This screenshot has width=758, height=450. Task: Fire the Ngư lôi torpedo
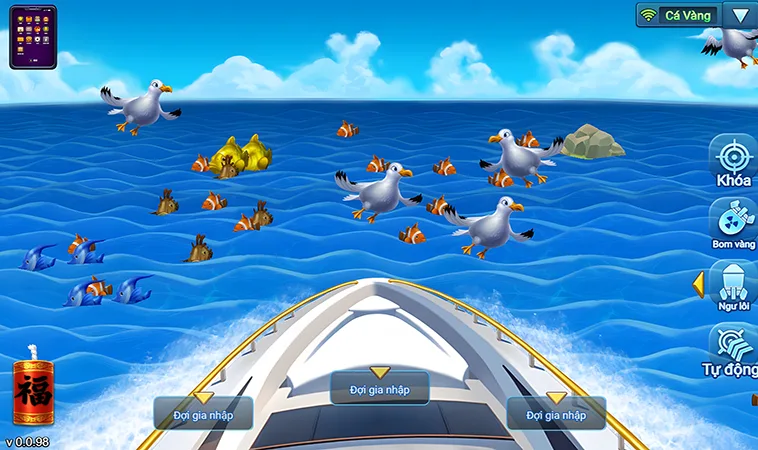tap(733, 285)
